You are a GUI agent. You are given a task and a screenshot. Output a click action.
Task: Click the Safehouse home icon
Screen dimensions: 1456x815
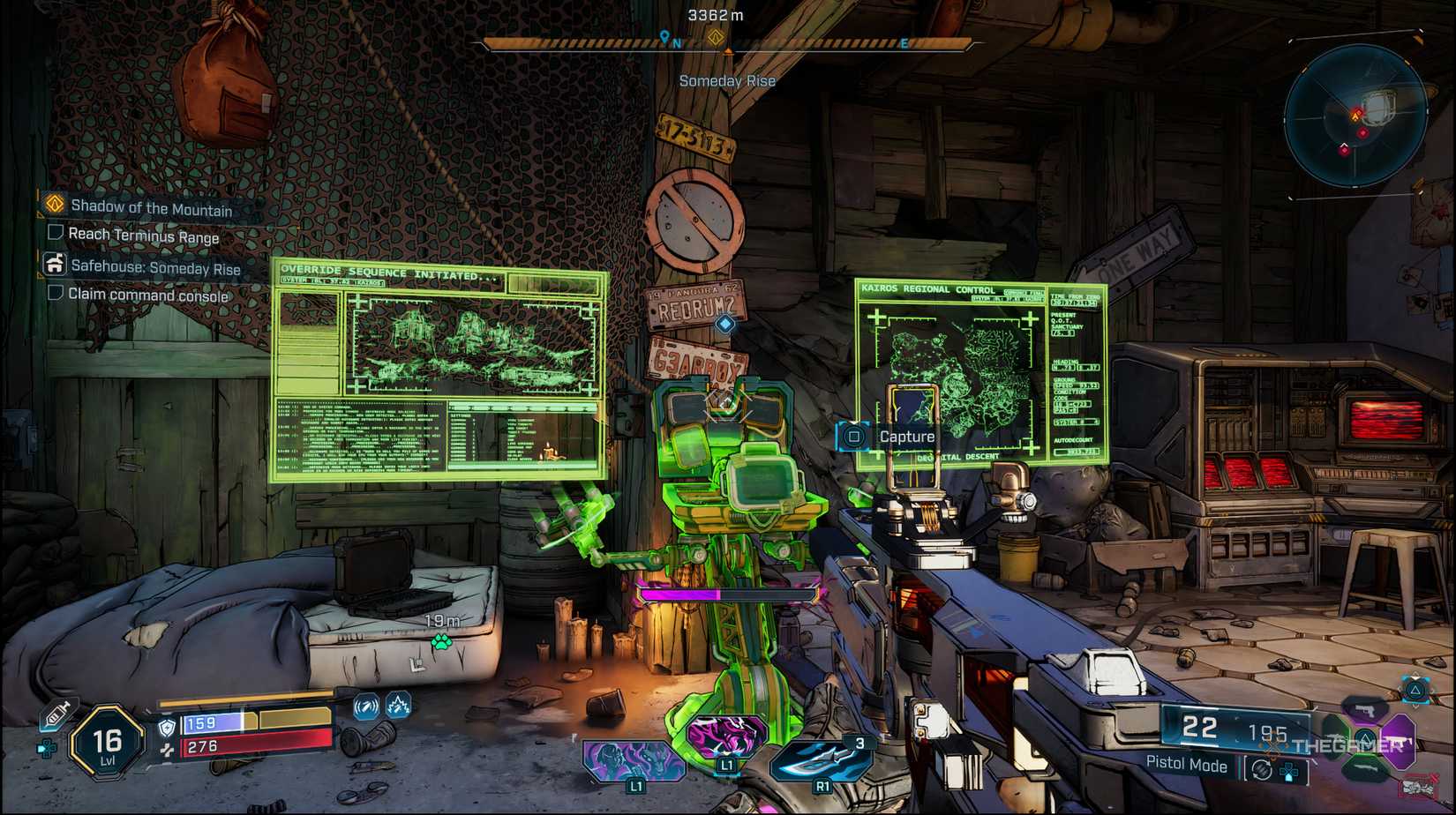(54, 264)
